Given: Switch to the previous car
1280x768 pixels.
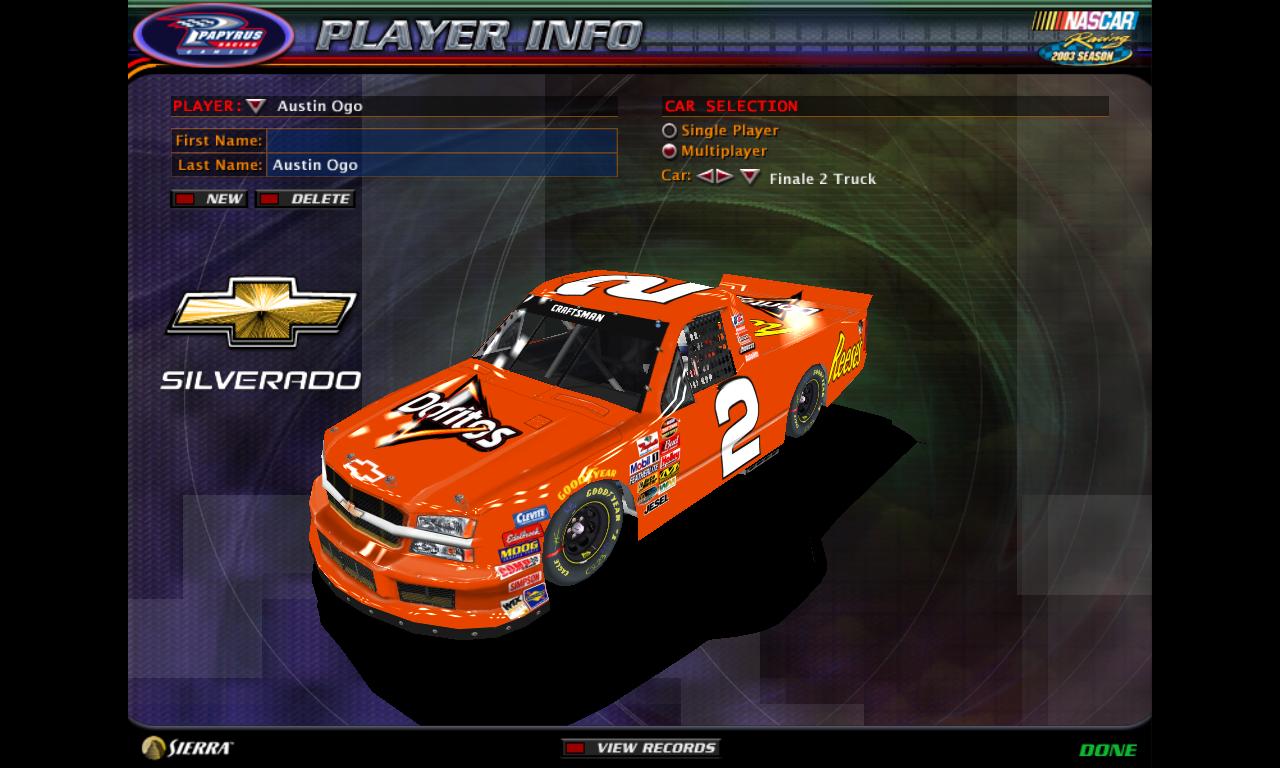Looking at the screenshot, I should 705,177.
